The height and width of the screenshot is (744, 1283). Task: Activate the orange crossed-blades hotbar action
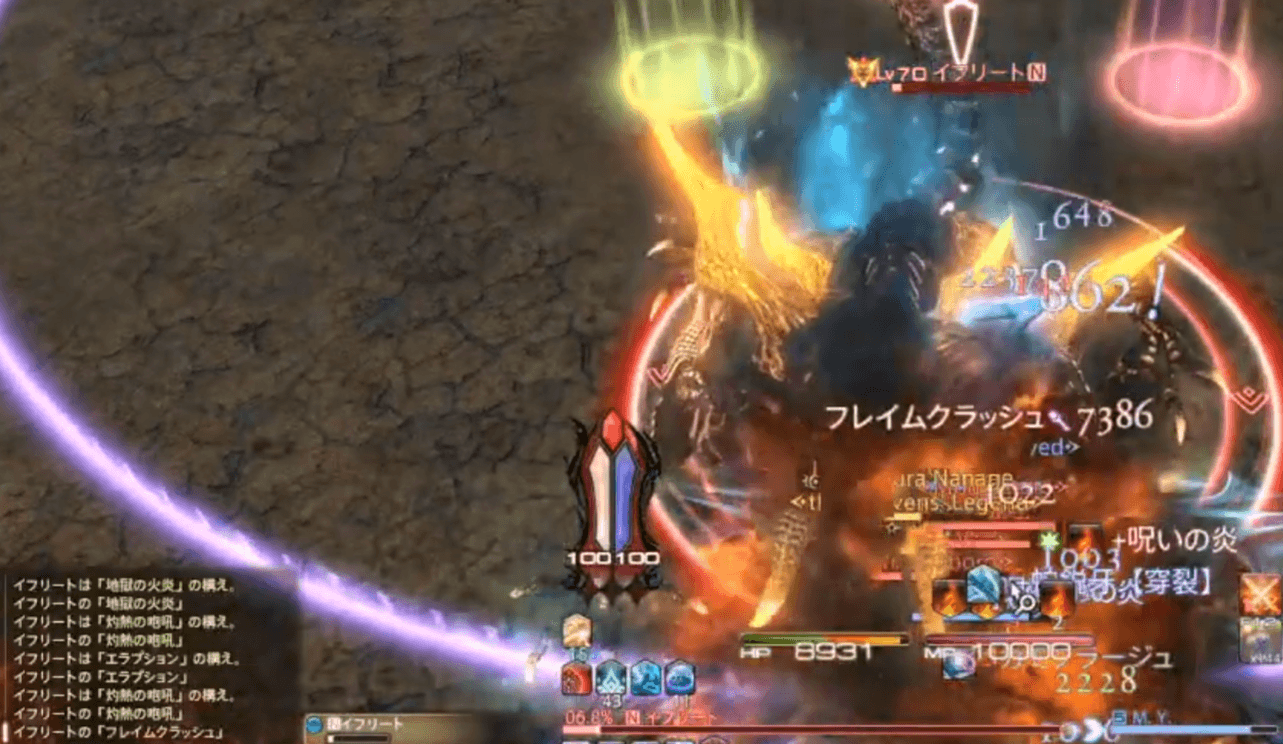pos(1260,596)
